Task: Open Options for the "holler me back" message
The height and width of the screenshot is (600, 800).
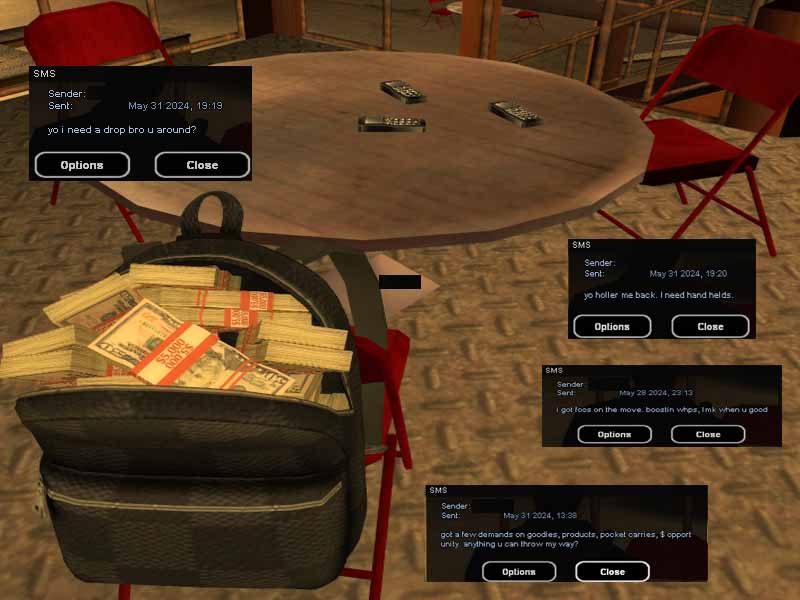Action: 612,326
